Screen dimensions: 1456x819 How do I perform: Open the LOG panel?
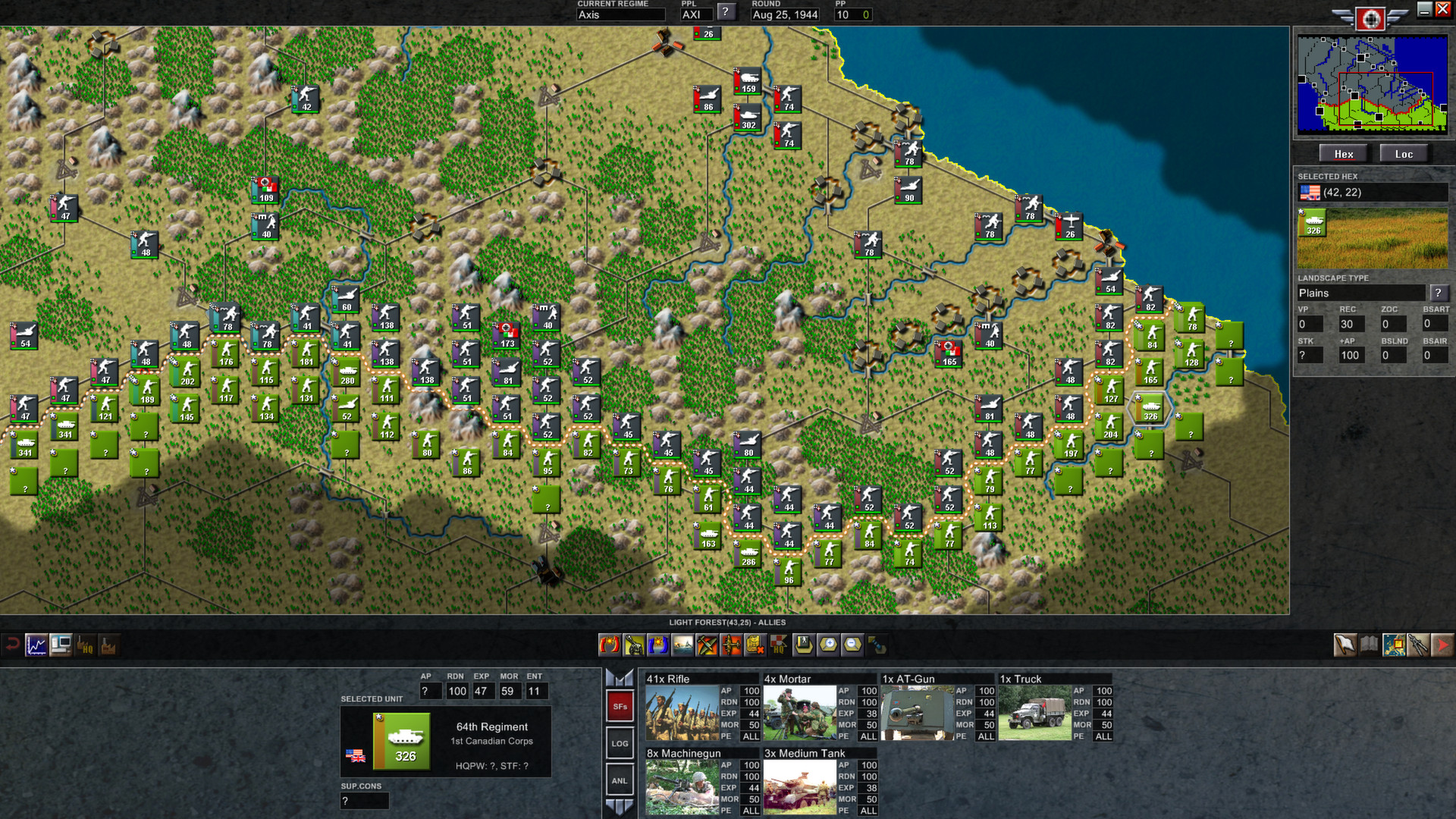(x=620, y=743)
